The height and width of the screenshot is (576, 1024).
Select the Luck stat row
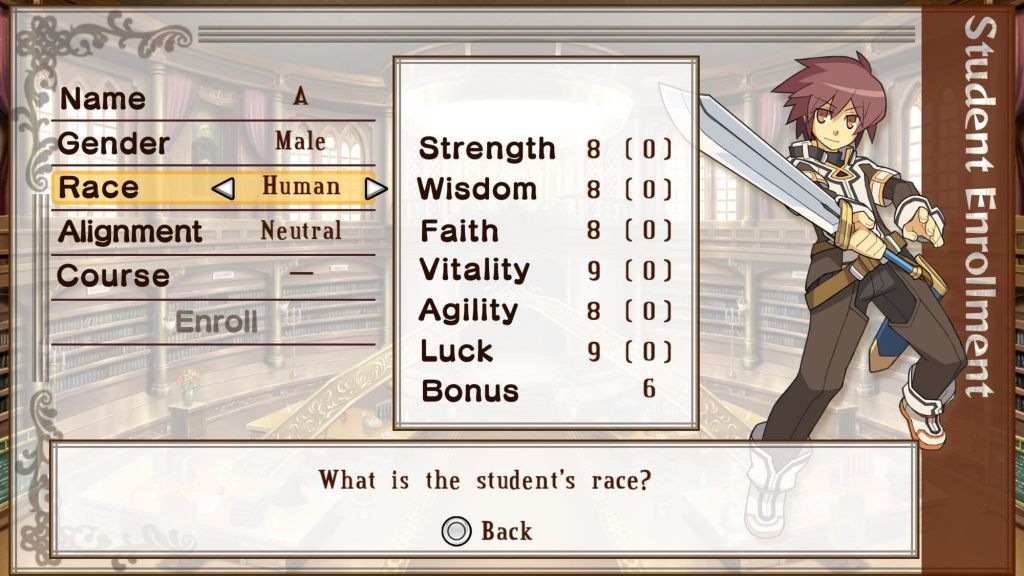545,351
